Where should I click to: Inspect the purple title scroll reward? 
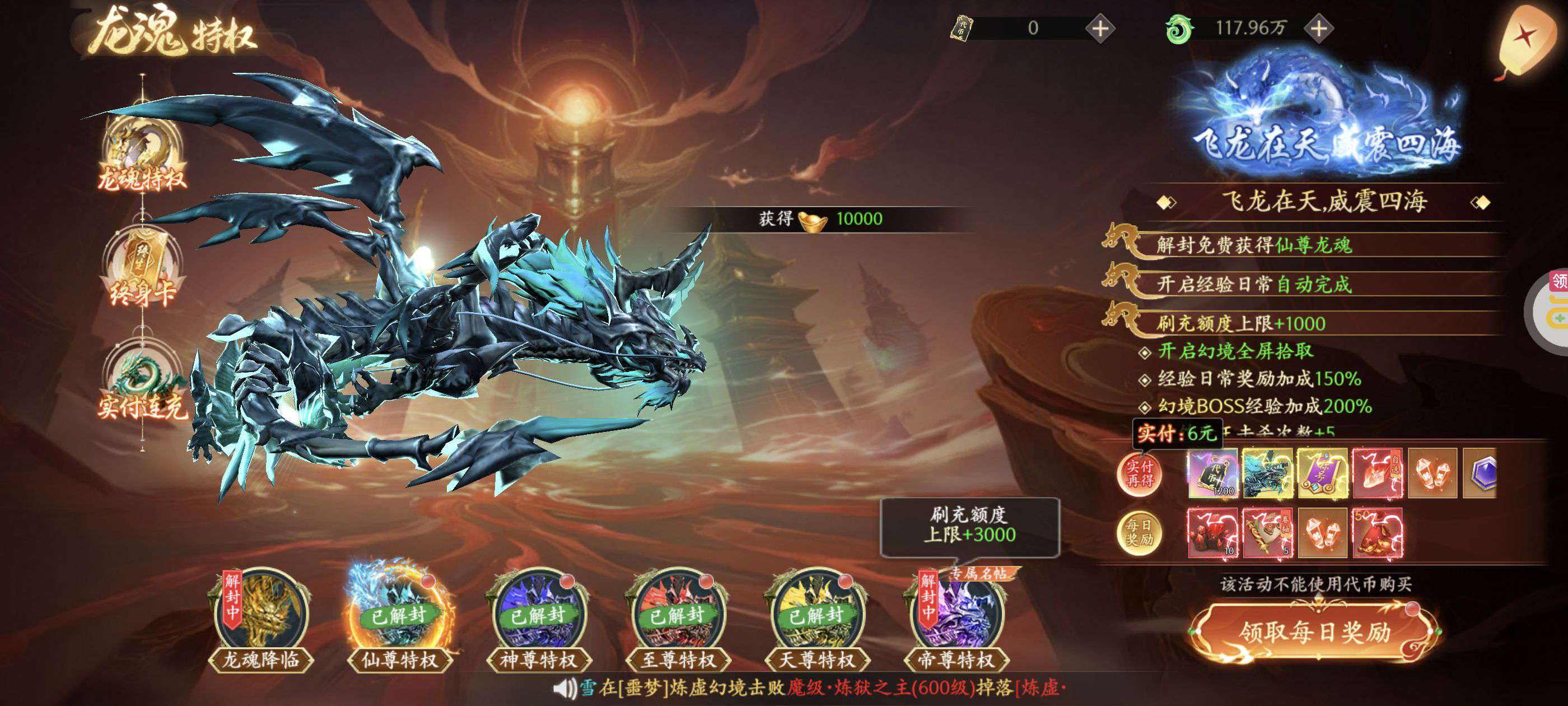point(1322,473)
